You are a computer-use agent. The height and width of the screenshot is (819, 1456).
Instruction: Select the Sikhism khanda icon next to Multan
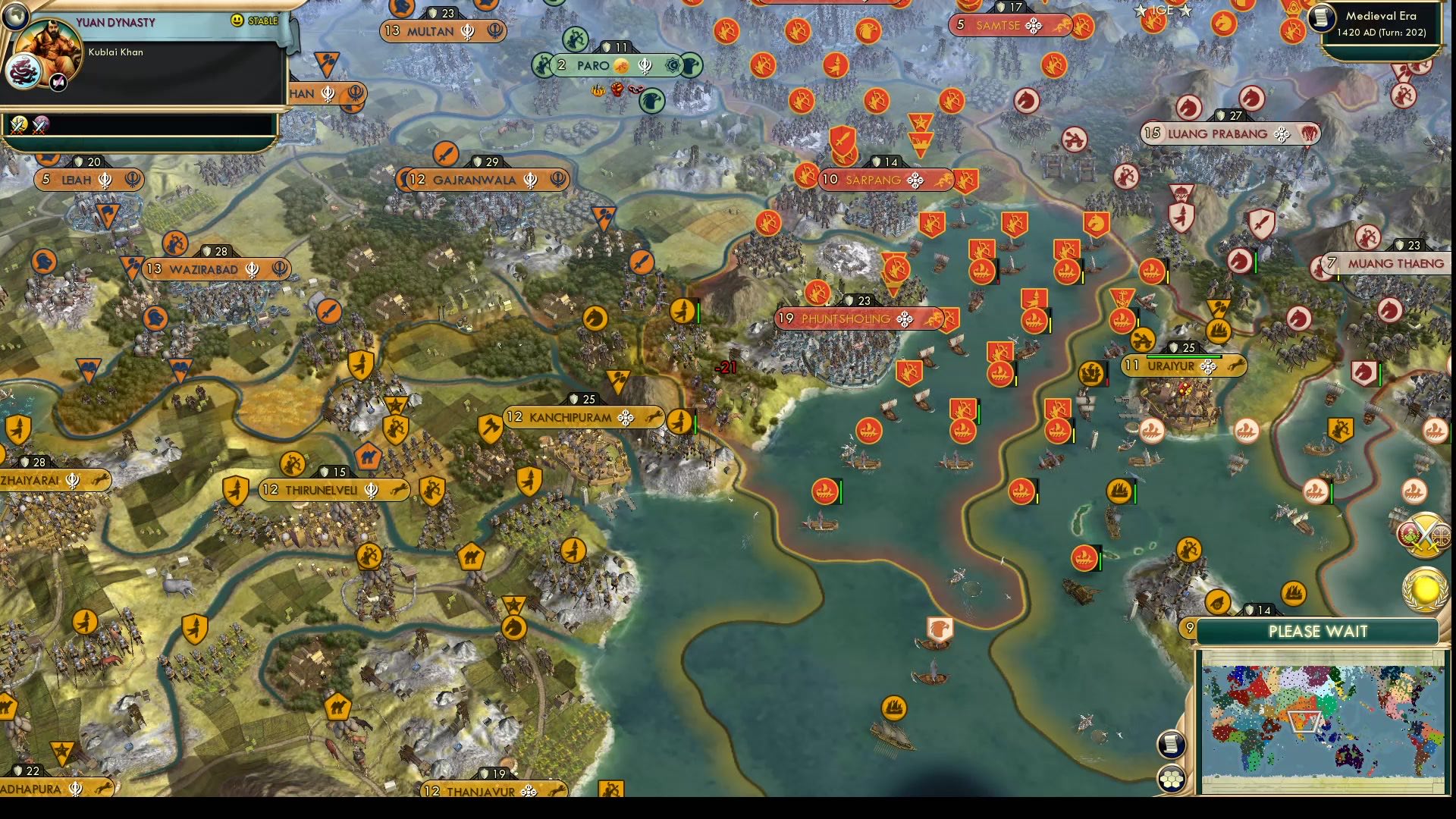(467, 31)
